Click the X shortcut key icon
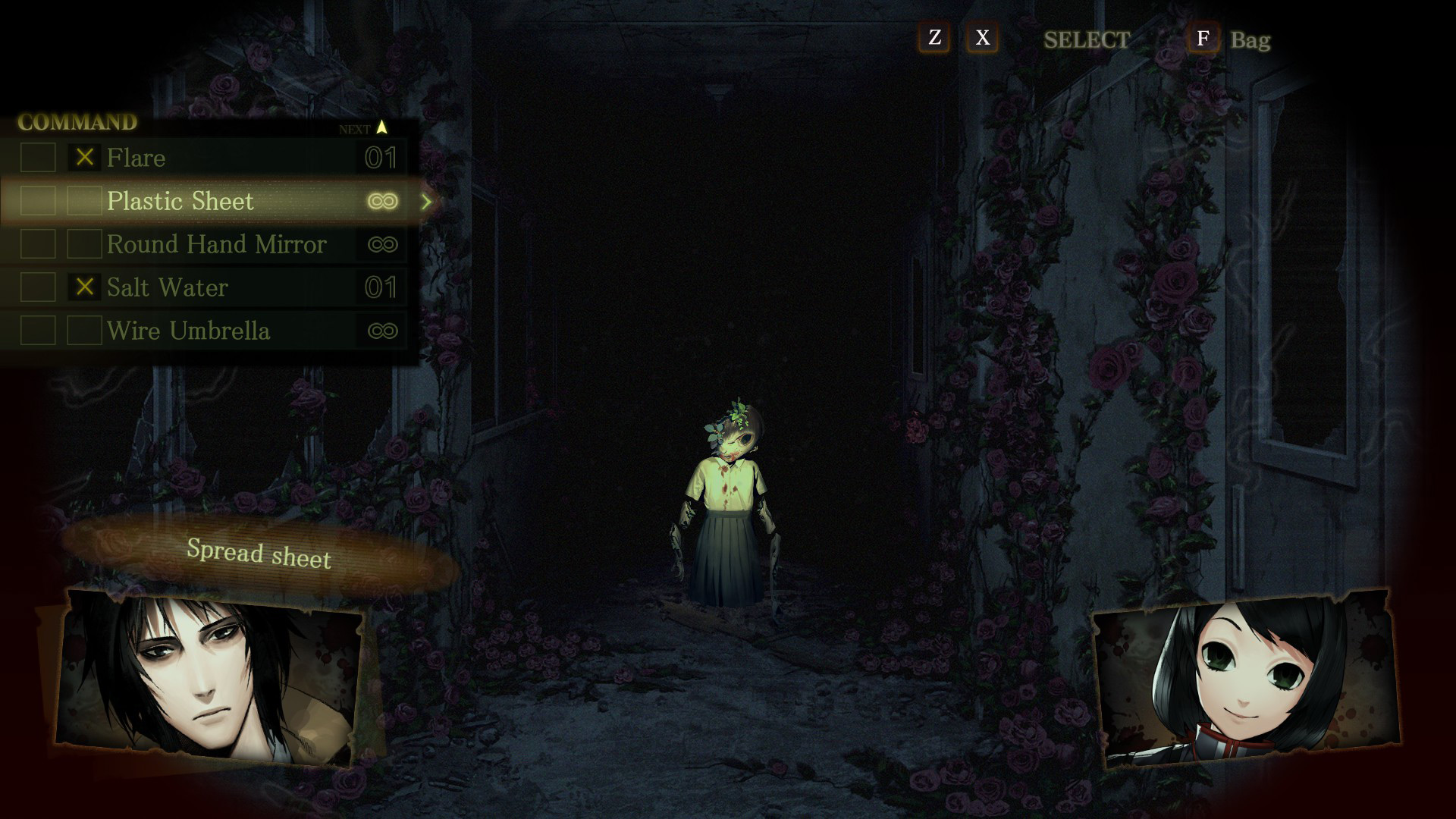 (982, 39)
